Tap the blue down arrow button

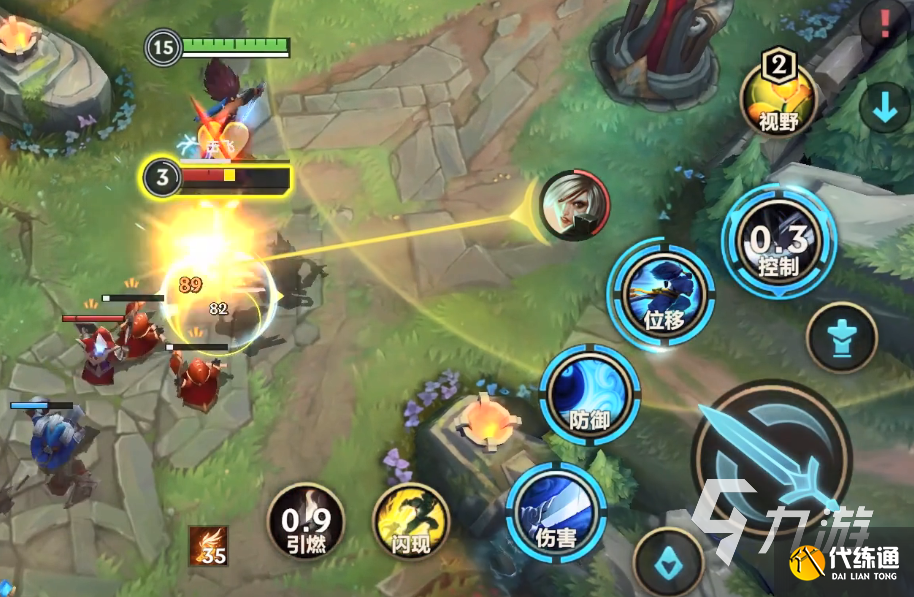(x=884, y=108)
